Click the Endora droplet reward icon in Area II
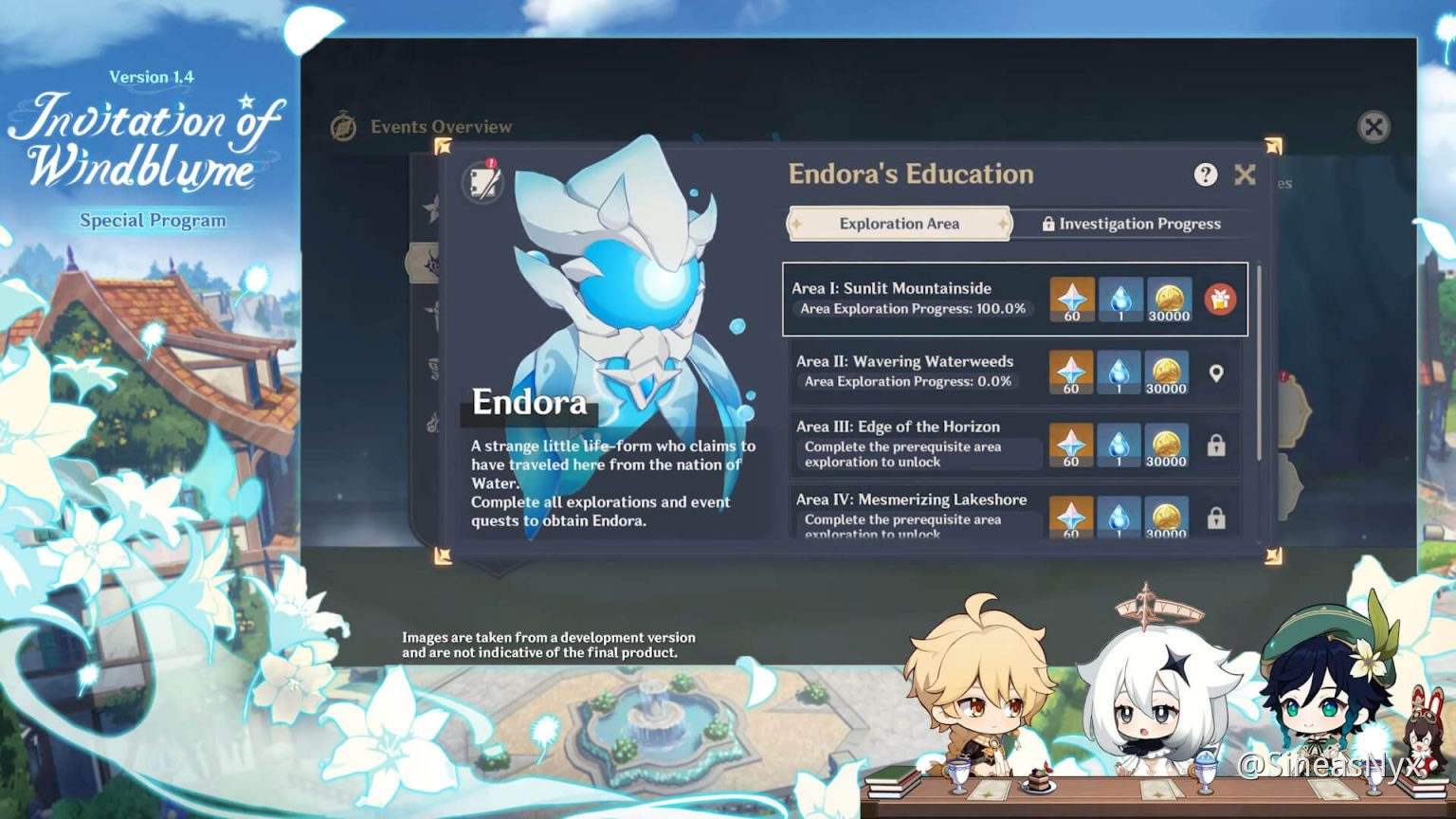Viewport: 1456px width, 819px height. click(x=1119, y=370)
